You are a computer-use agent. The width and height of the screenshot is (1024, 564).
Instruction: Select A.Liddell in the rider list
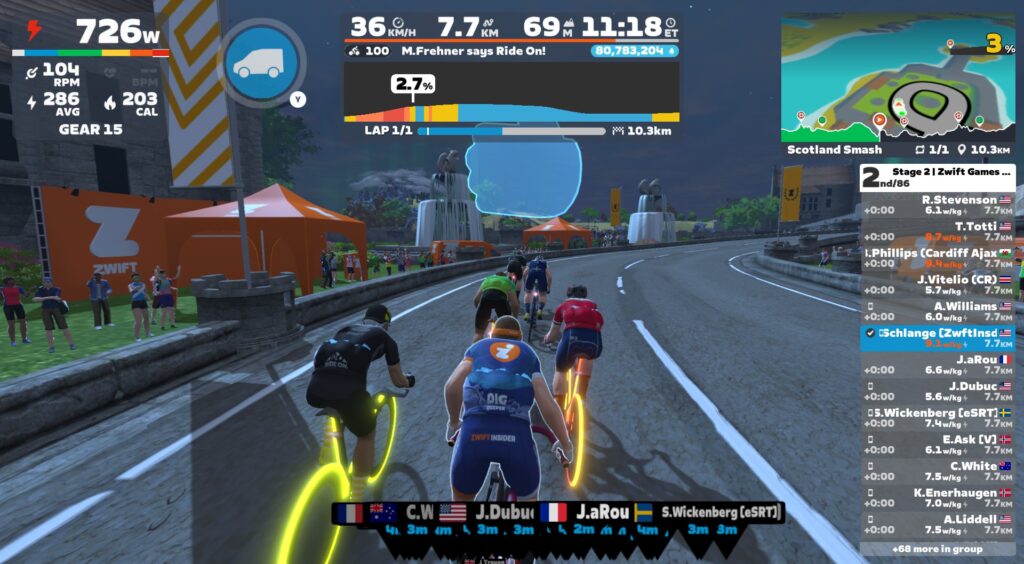coord(938,524)
